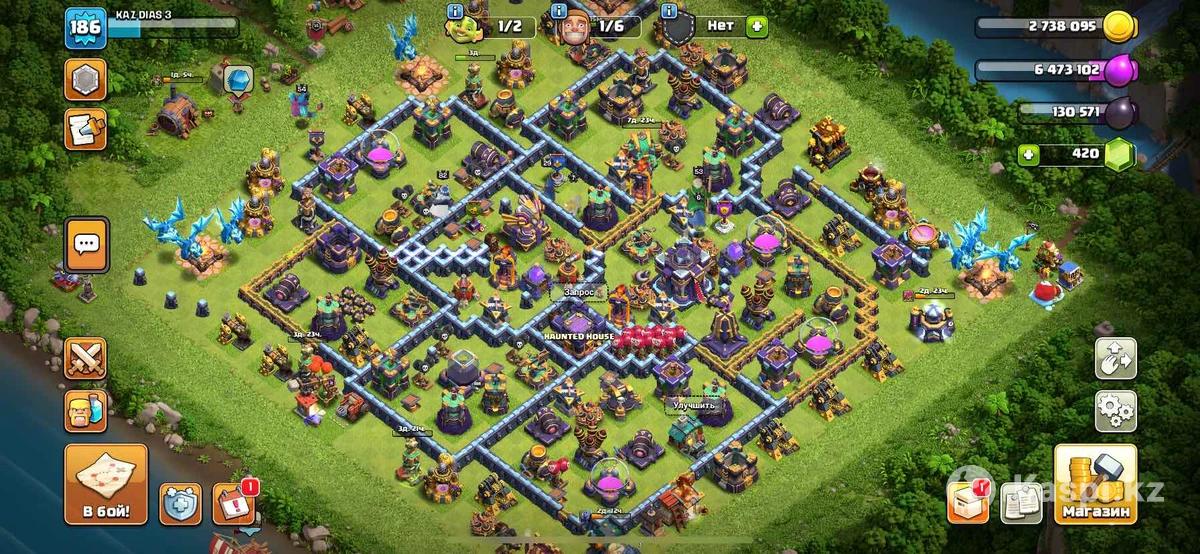Tap the Запрос clan castle request bubble
This screenshot has height=554, width=1200.
pyautogui.click(x=579, y=291)
